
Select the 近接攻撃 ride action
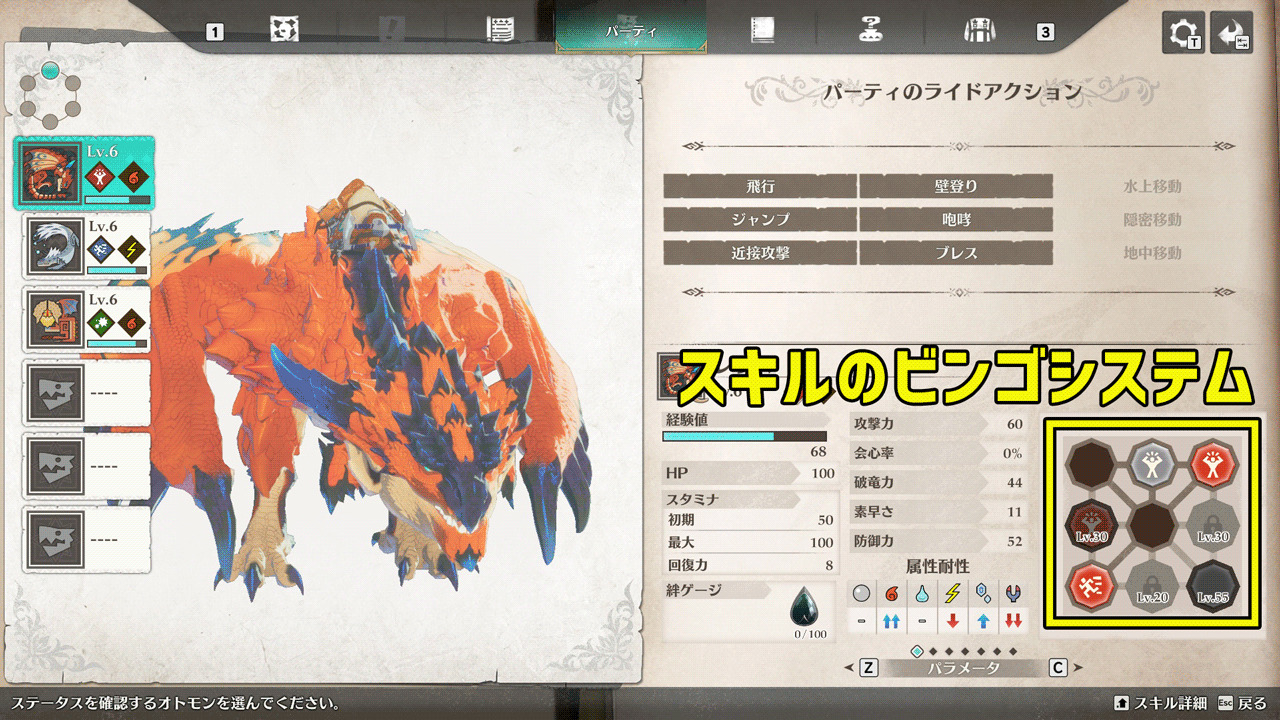pyautogui.click(x=760, y=254)
